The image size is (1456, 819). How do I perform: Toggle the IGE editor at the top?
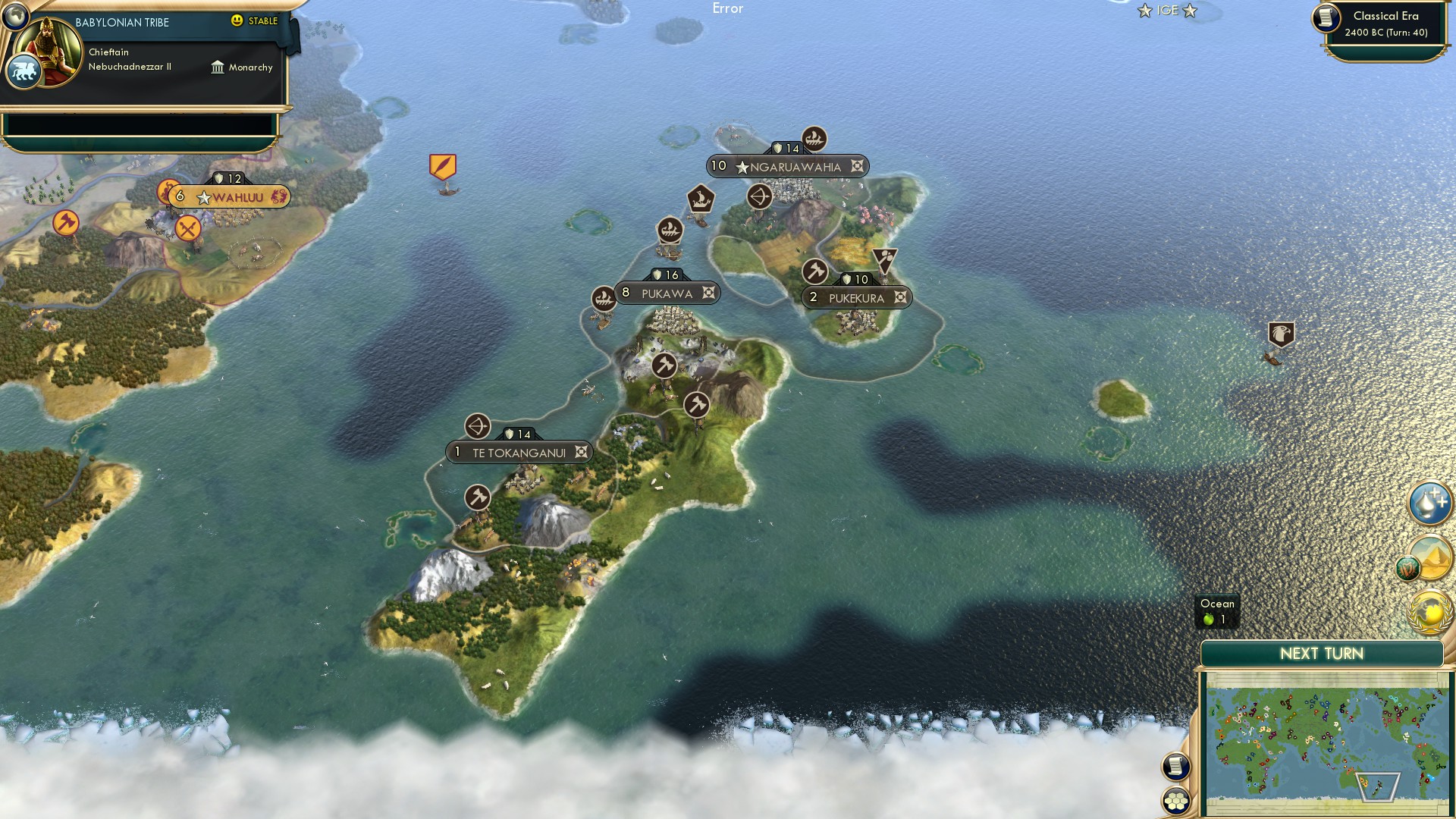click(x=1166, y=11)
